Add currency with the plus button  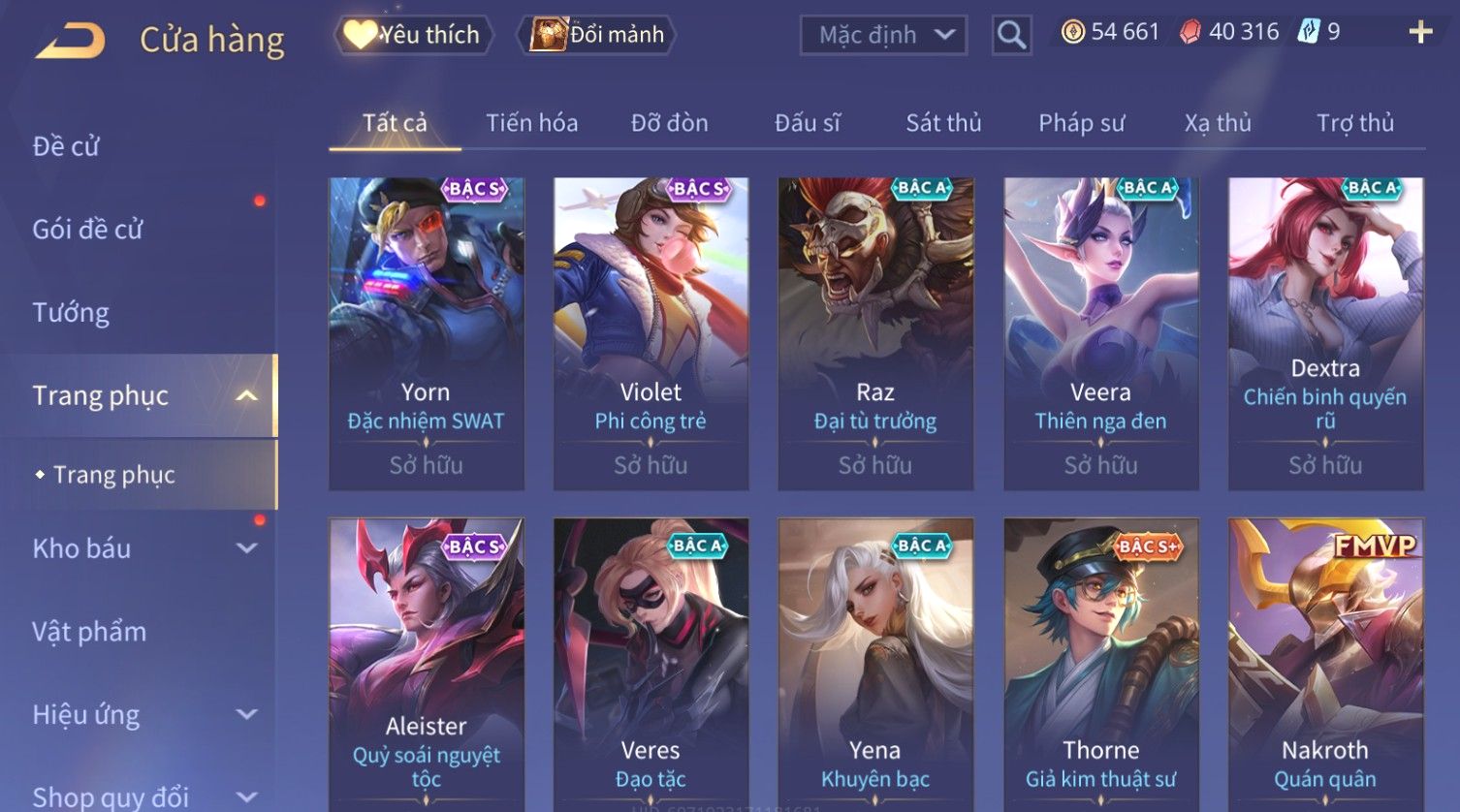(x=1420, y=33)
